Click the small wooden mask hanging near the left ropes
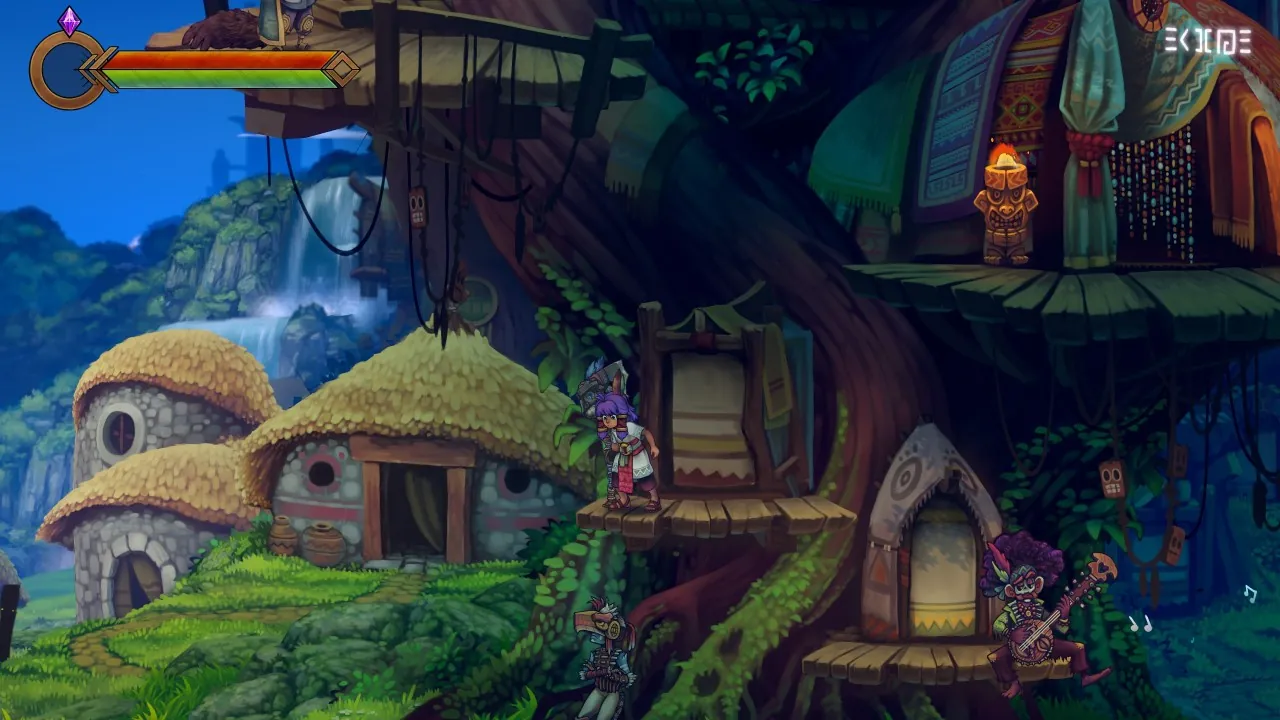The width and height of the screenshot is (1280, 720). (418, 207)
